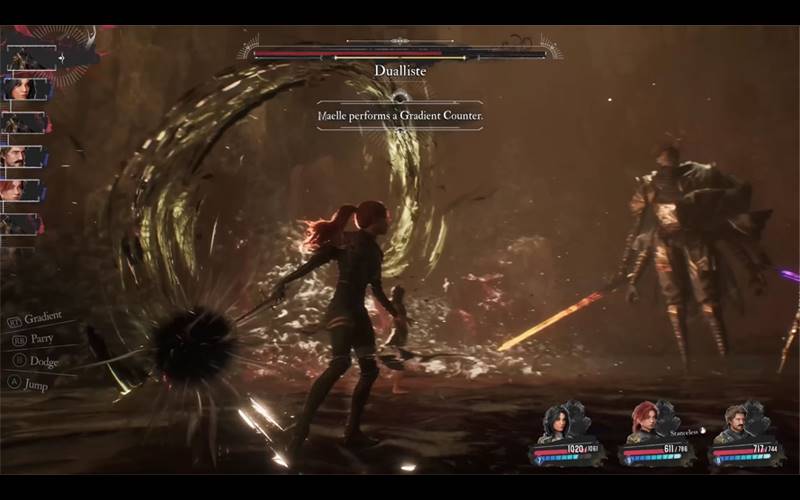Choose Maelle's party card showing 611 HP
This screenshot has height=500, width=800.
656,437
